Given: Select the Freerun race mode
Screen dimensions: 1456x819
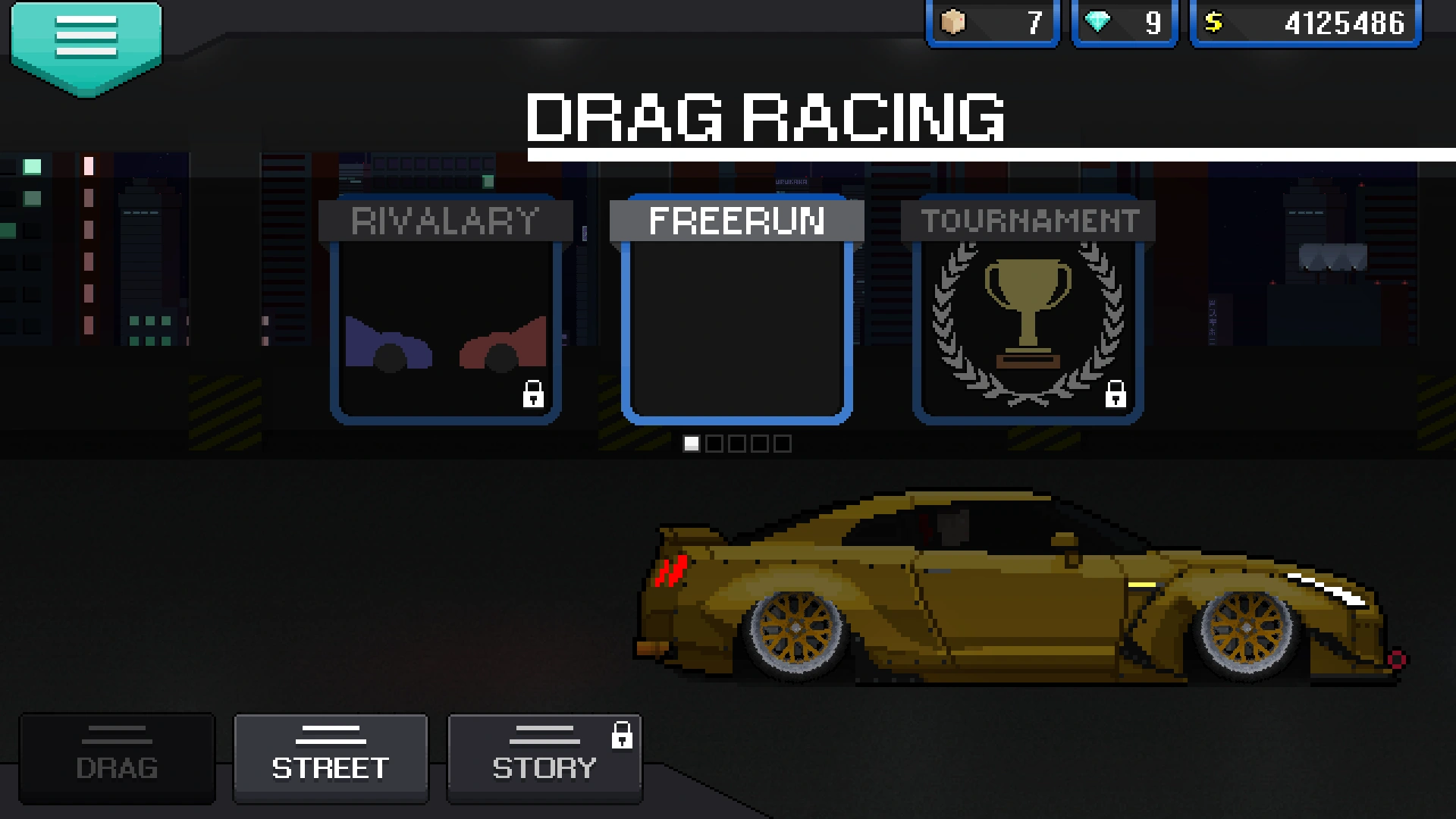Looking at the screenshot, I should (734, 311).
